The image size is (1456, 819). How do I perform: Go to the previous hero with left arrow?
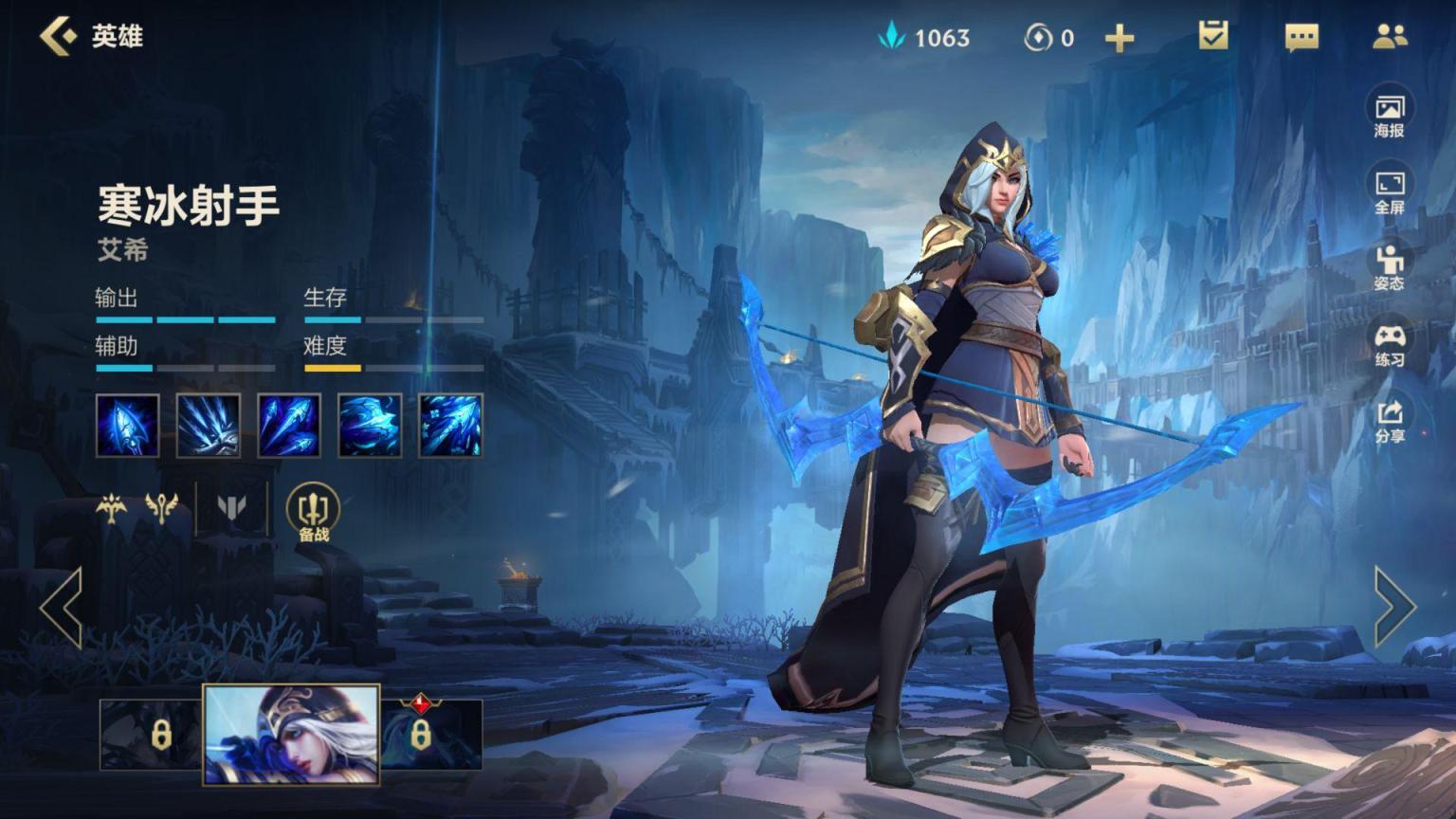pyautogui.click(x=62, y=608)
